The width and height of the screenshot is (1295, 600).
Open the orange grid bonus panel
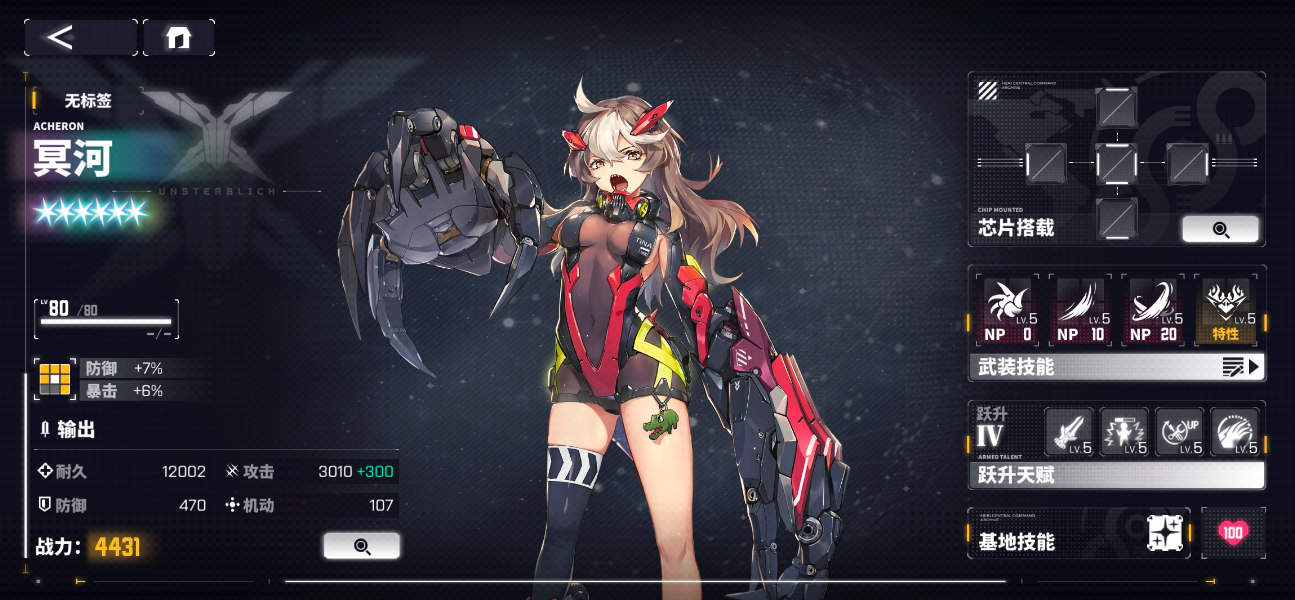pos(54,379)
